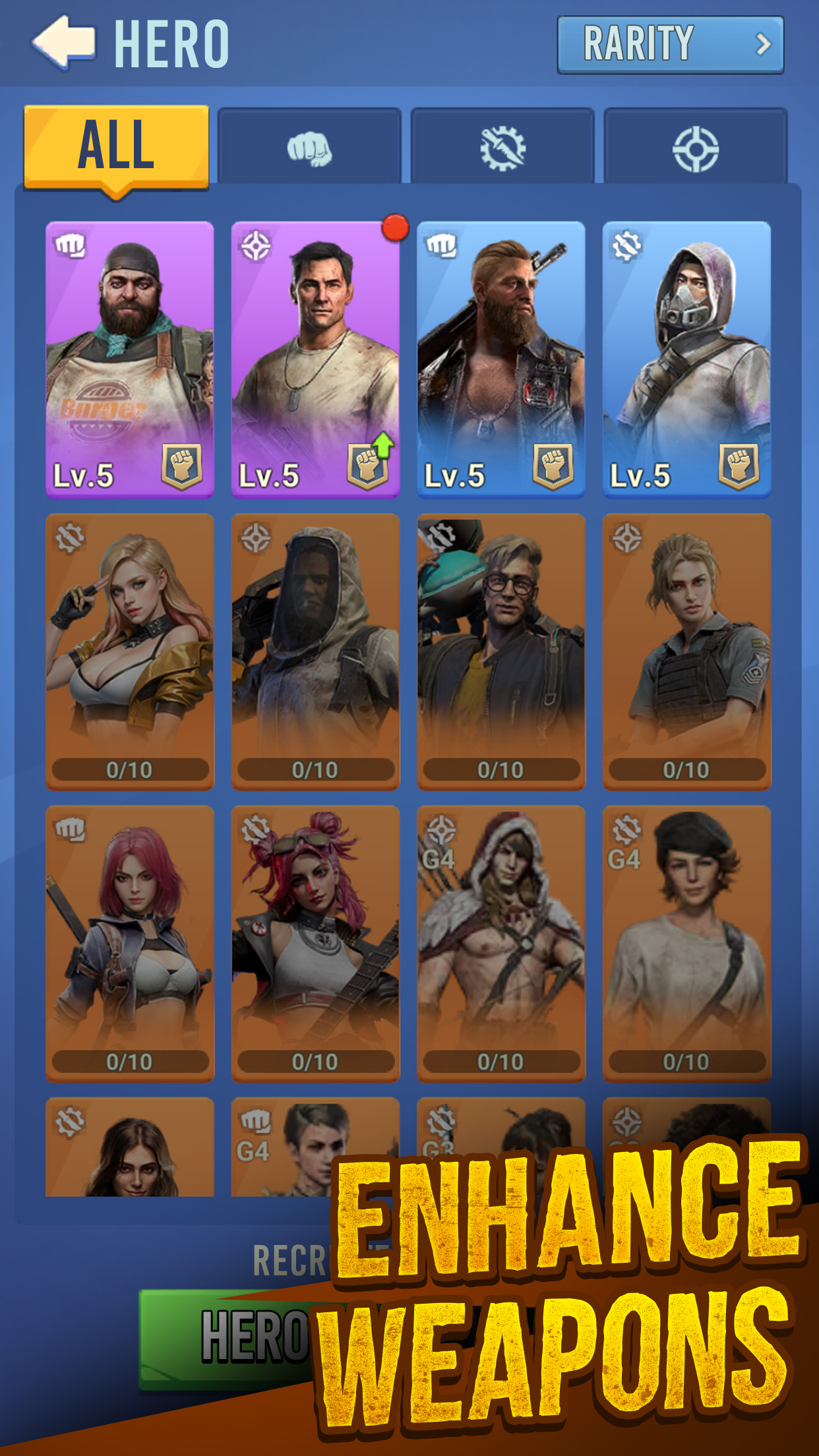Select the bearded Burger apron hero card
This screenshot has height=1456, width=819.
pos(130,359)
